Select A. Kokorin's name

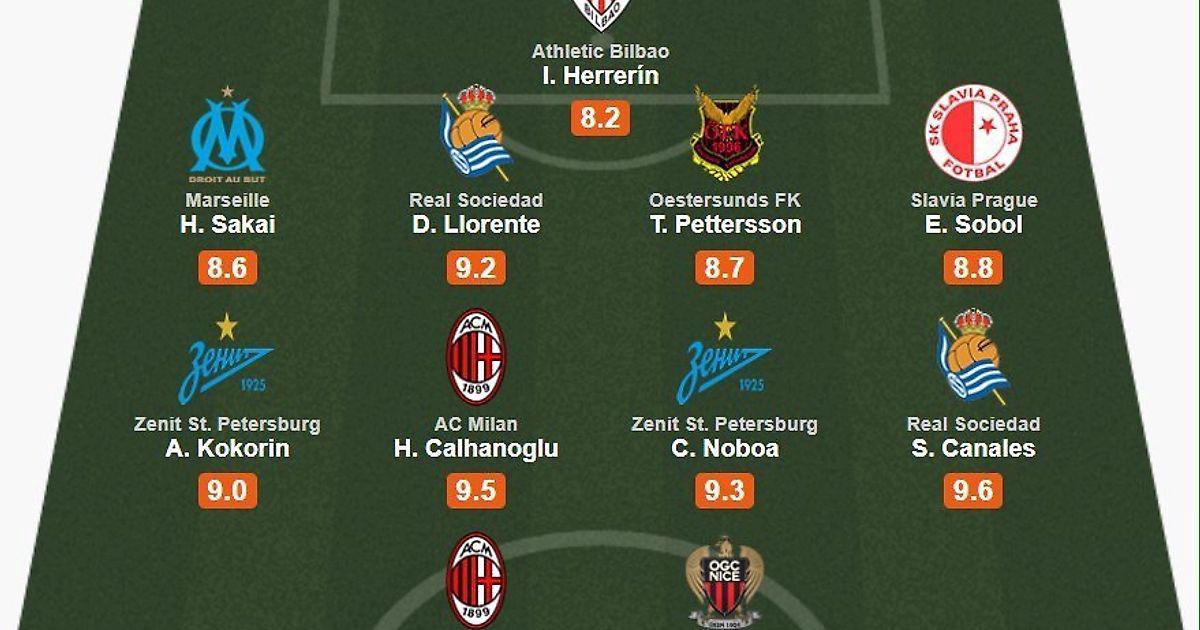(x=227, y=448)
